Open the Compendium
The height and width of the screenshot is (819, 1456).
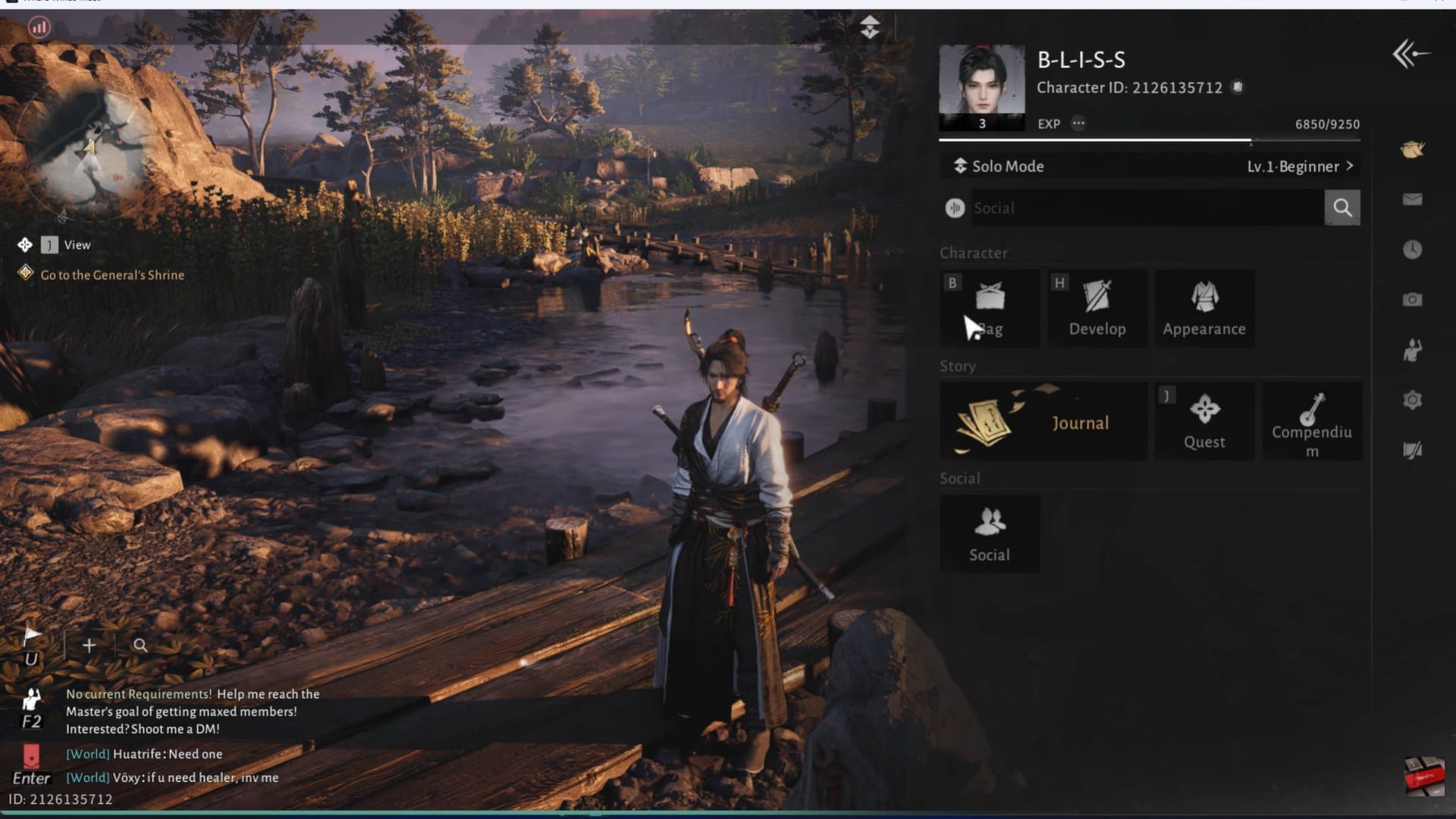tap(1312, 422)
